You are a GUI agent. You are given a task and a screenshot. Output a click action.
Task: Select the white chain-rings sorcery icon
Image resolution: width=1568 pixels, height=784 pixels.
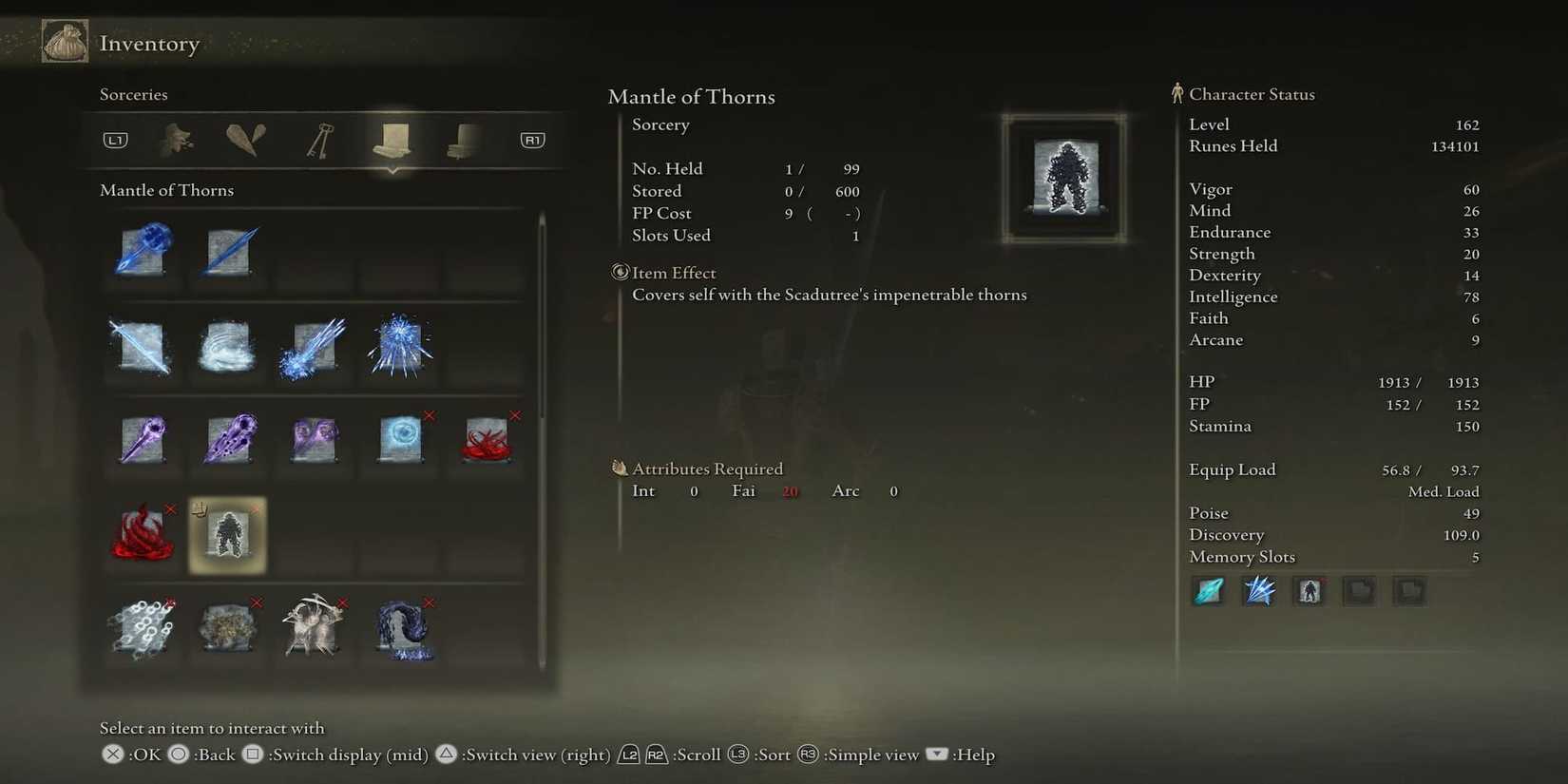tap(141, 629)
